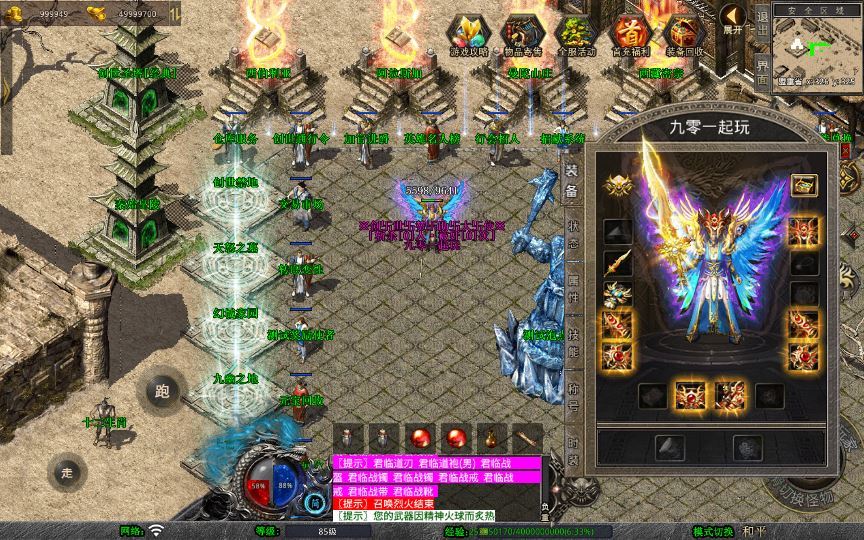Tap the 跑 run button
Image resolution: width=864 pixels, height=540 pixels.
(163, 392)
